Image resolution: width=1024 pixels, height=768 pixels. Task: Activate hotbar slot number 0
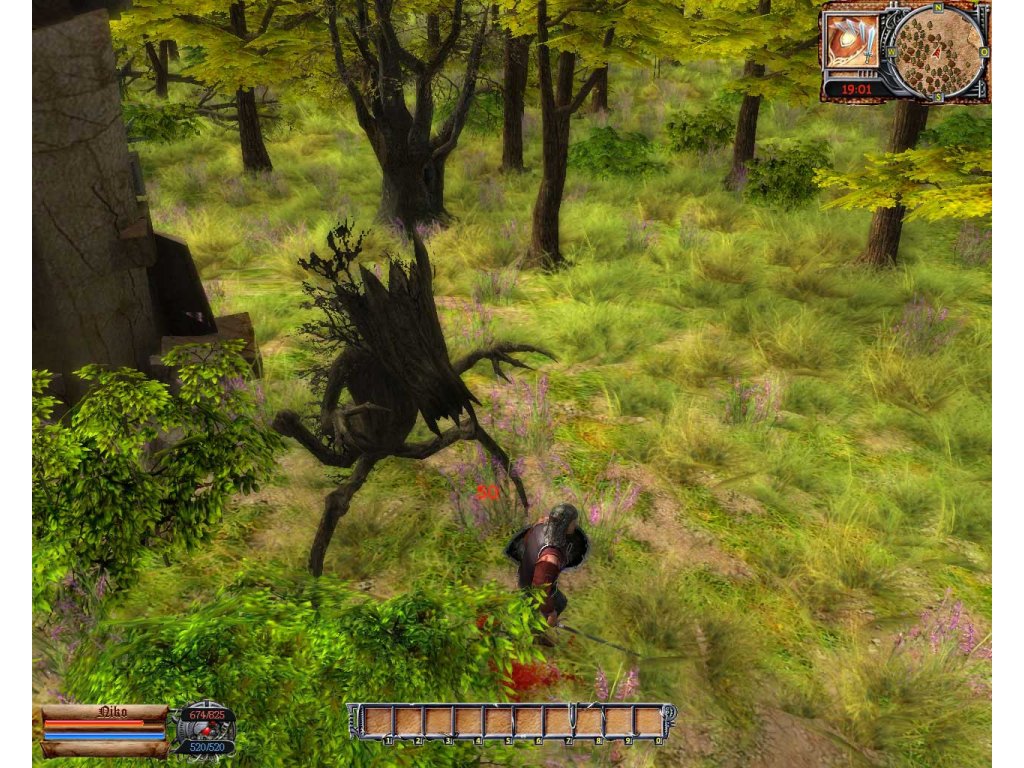point(649,721)
